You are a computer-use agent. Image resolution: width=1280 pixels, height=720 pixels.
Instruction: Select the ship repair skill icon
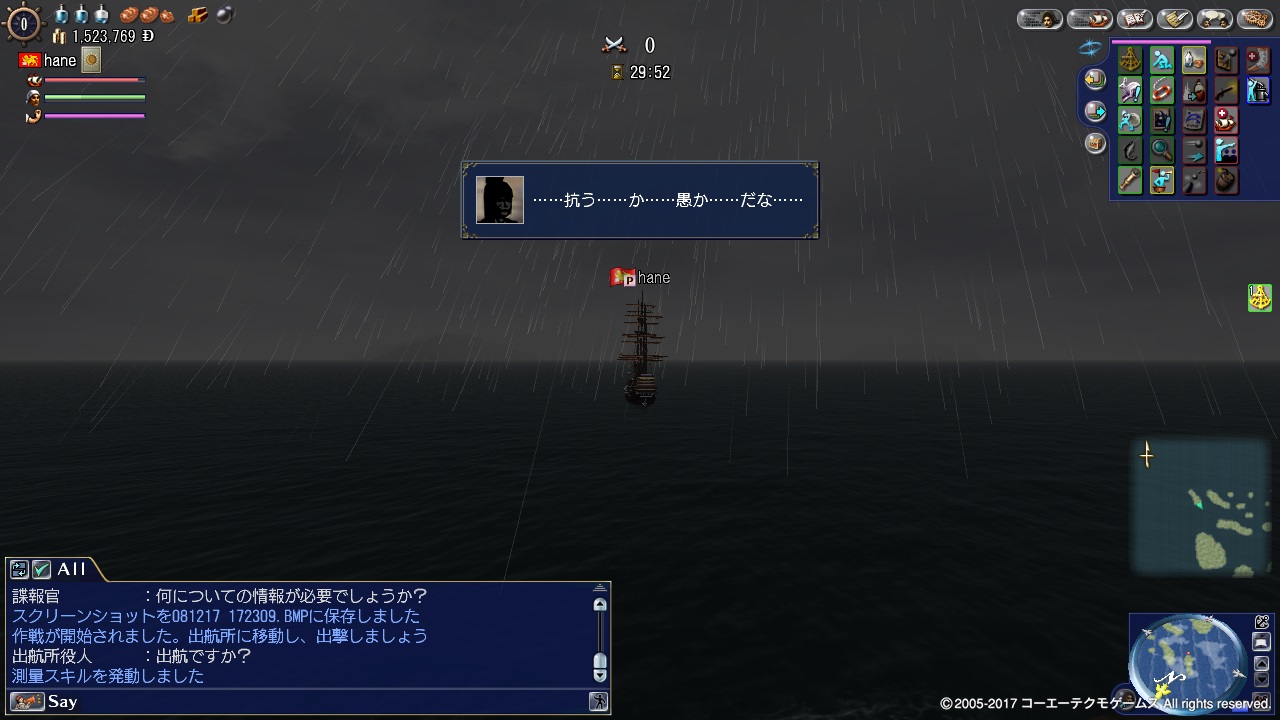(1226, 121)
